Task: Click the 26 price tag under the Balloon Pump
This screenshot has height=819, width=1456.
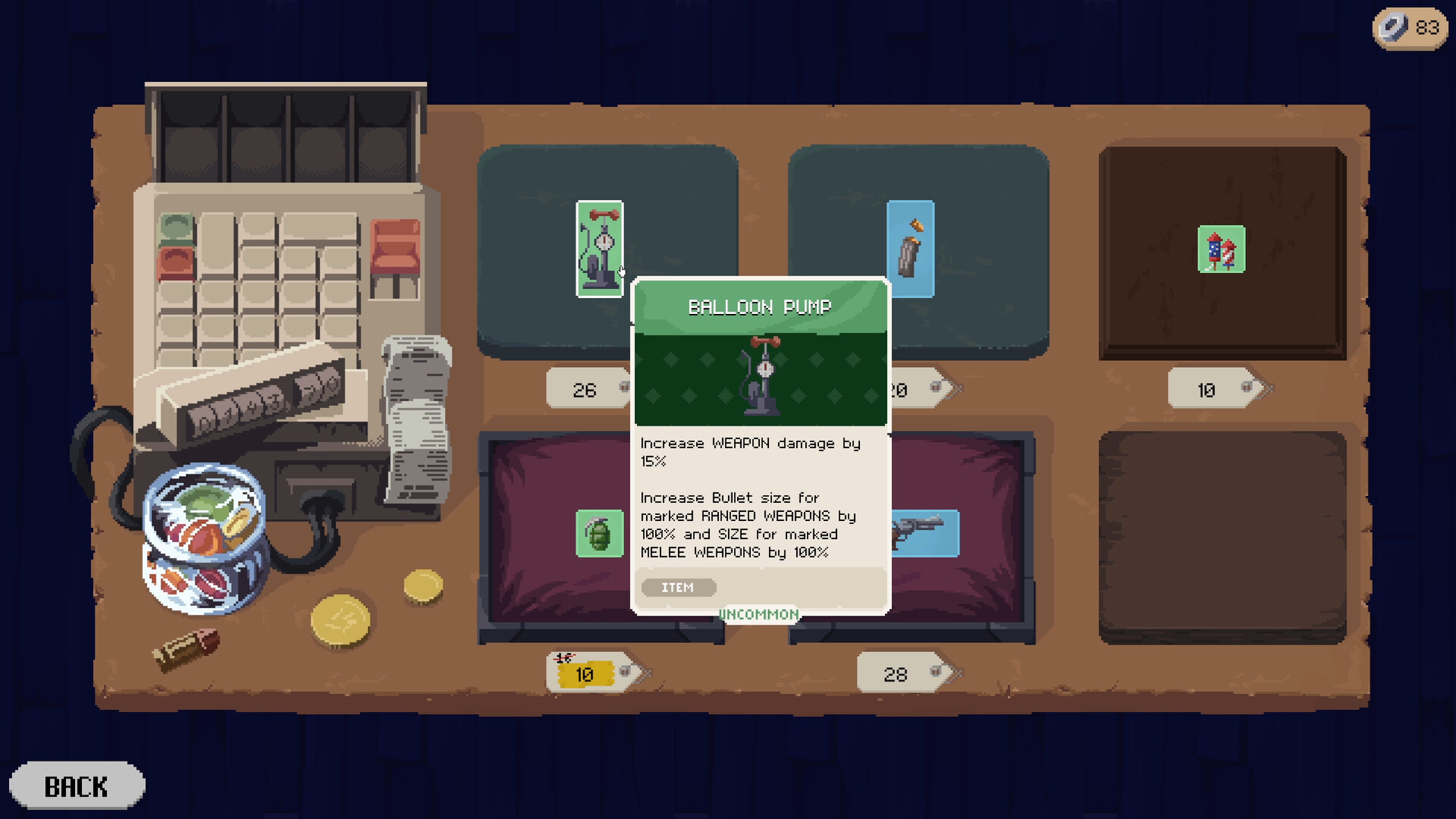Action: pyautogui.click(x=584, y=389)
